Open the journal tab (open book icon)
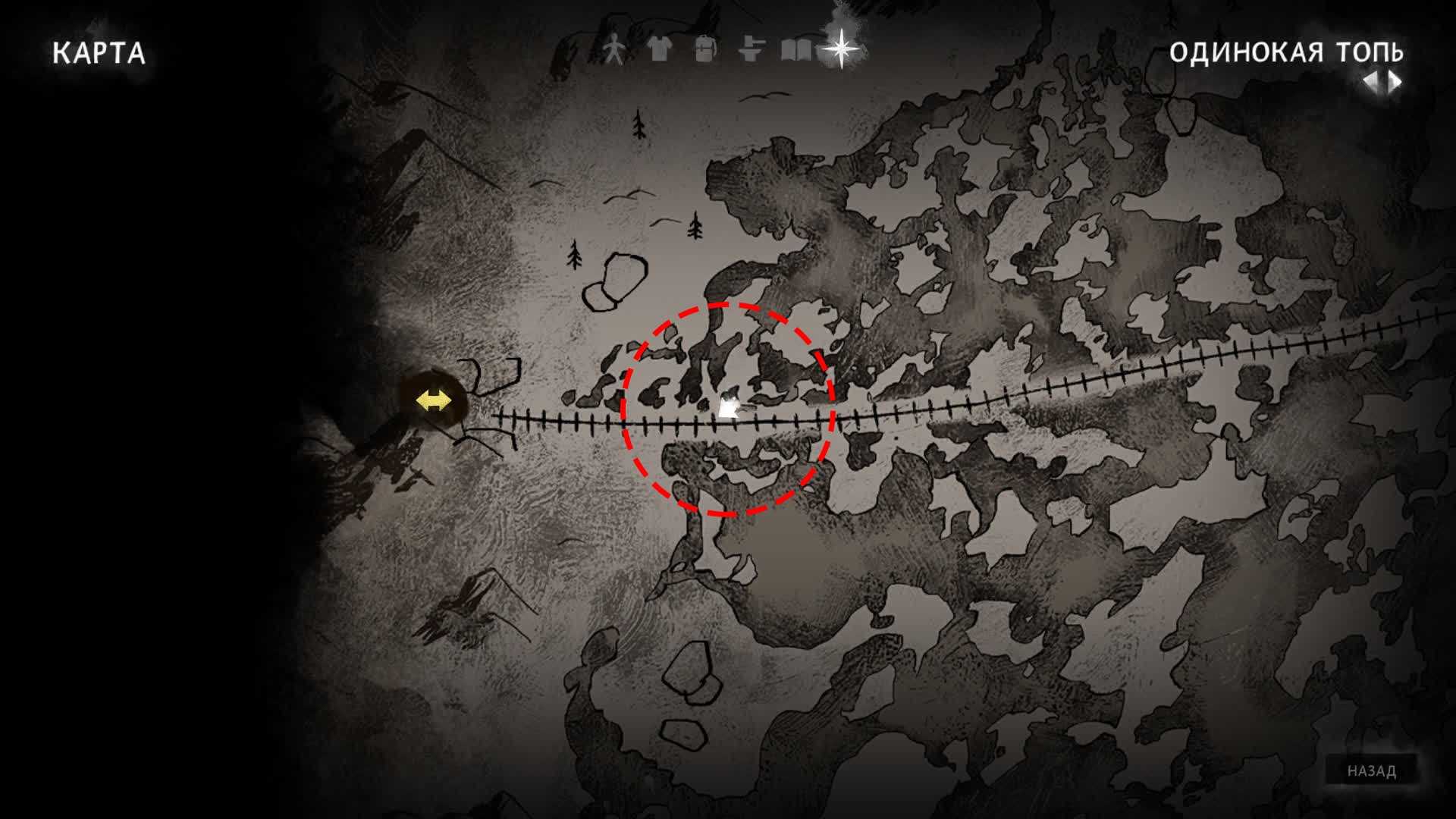 pyautogui.click(x=795, y=50)
